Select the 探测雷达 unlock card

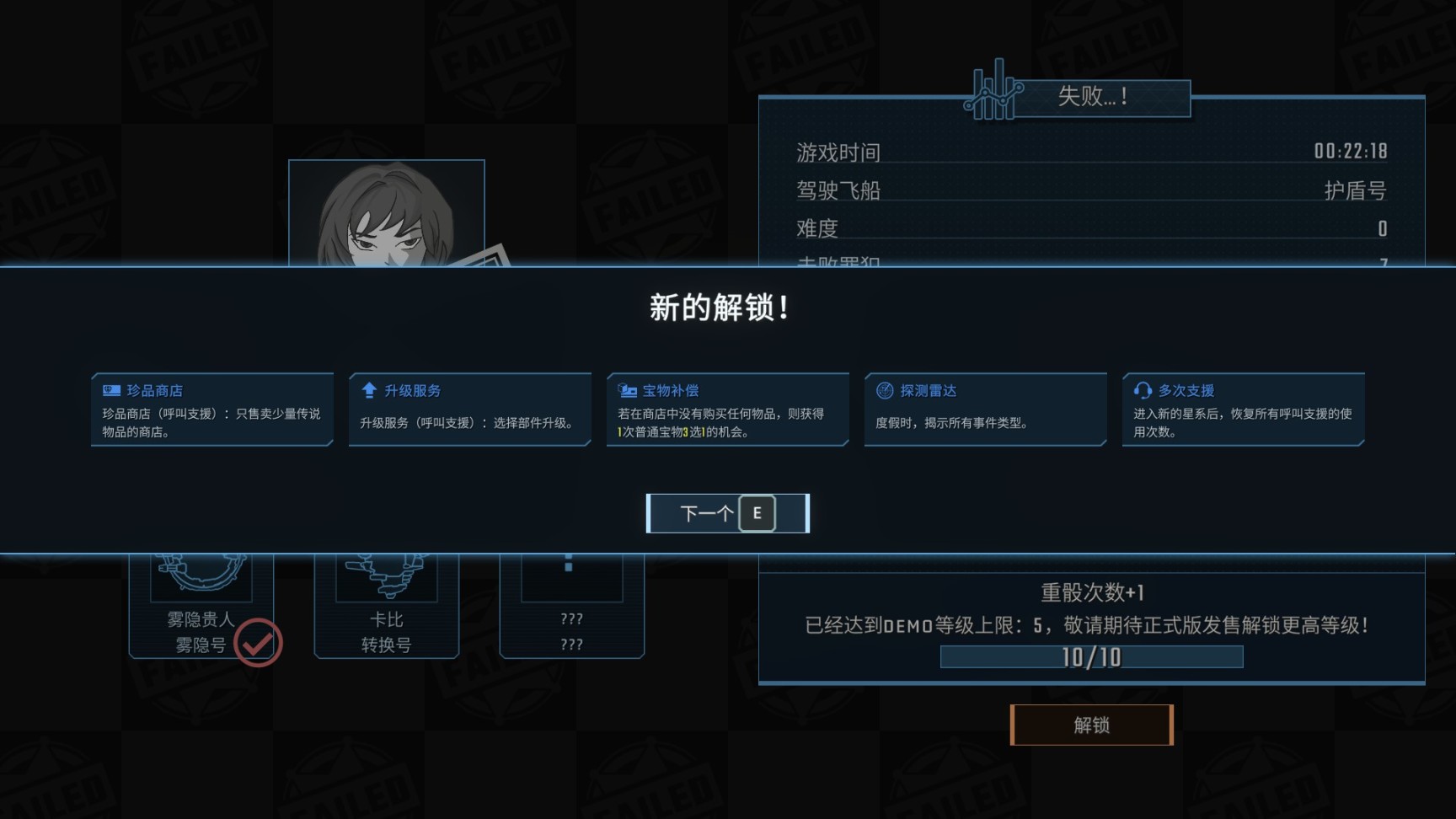click(x=985, y=409)
